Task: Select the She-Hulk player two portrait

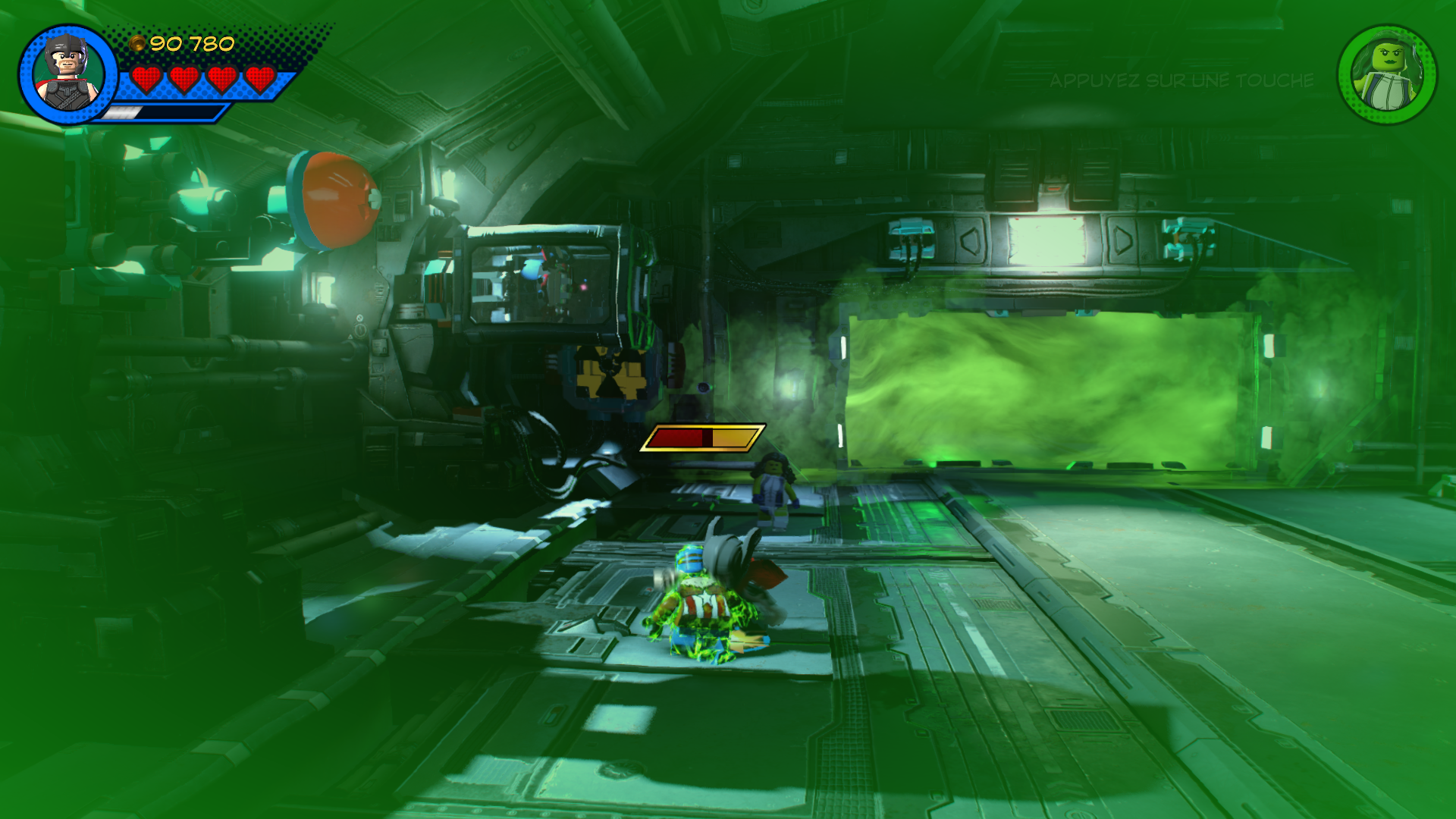Action: pos(1387,75)
